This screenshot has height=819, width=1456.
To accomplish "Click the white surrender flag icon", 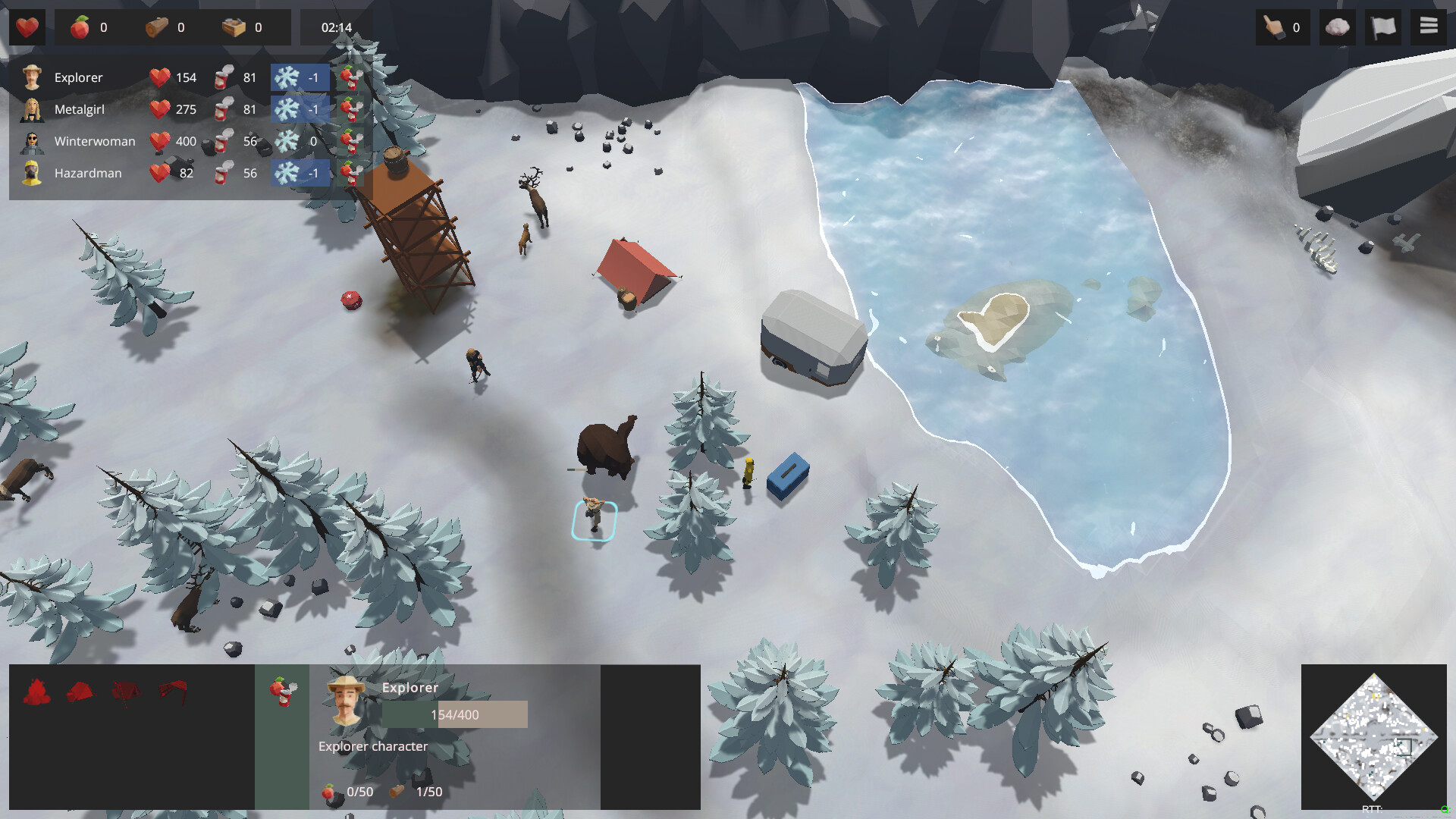I will (1383, 27).
